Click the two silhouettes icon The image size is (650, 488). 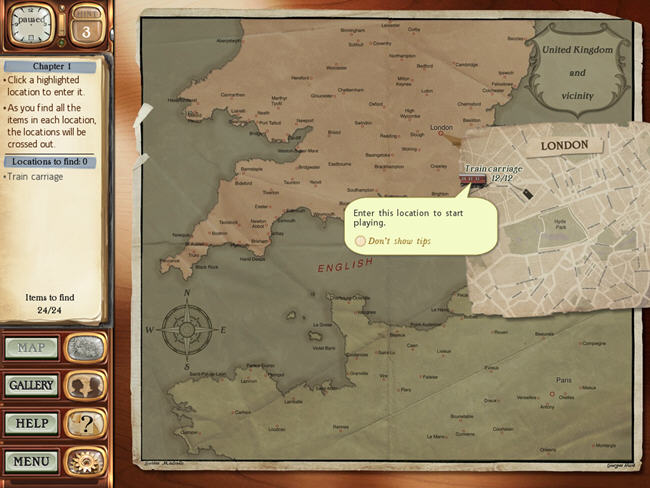(86, 386)
